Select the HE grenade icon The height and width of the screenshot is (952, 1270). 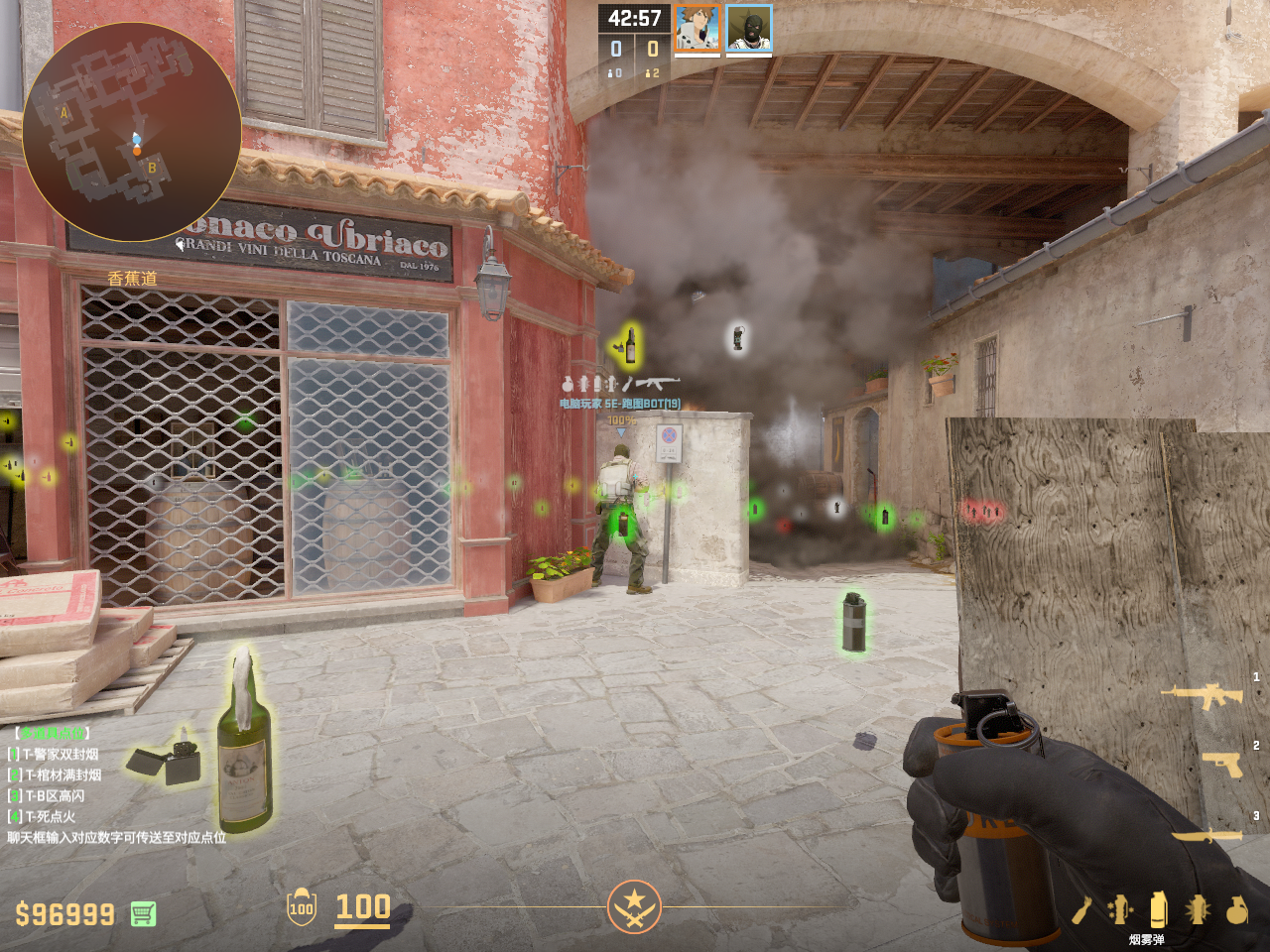[1236, 909]
